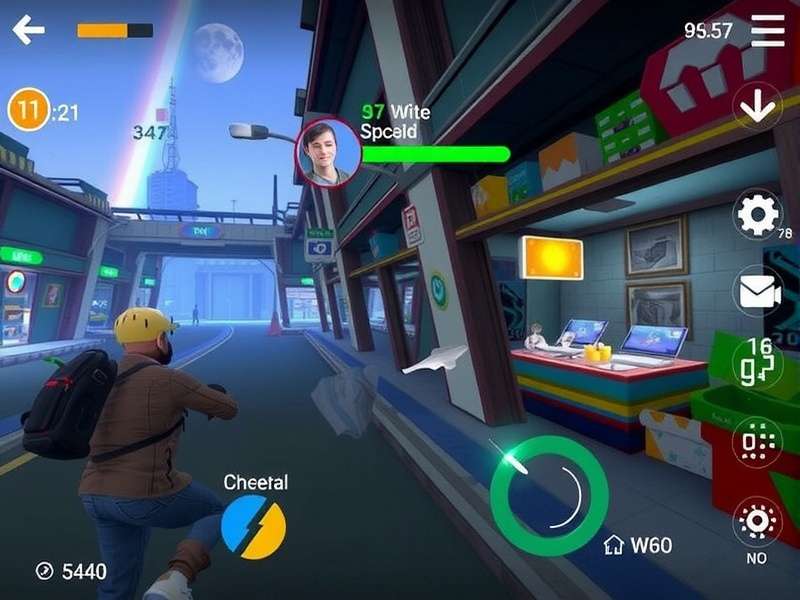Image resolution: width=800 pixels, height=600 pixels.
Task: Click the house icon beside W60
Action: click(x=614, y=545)
